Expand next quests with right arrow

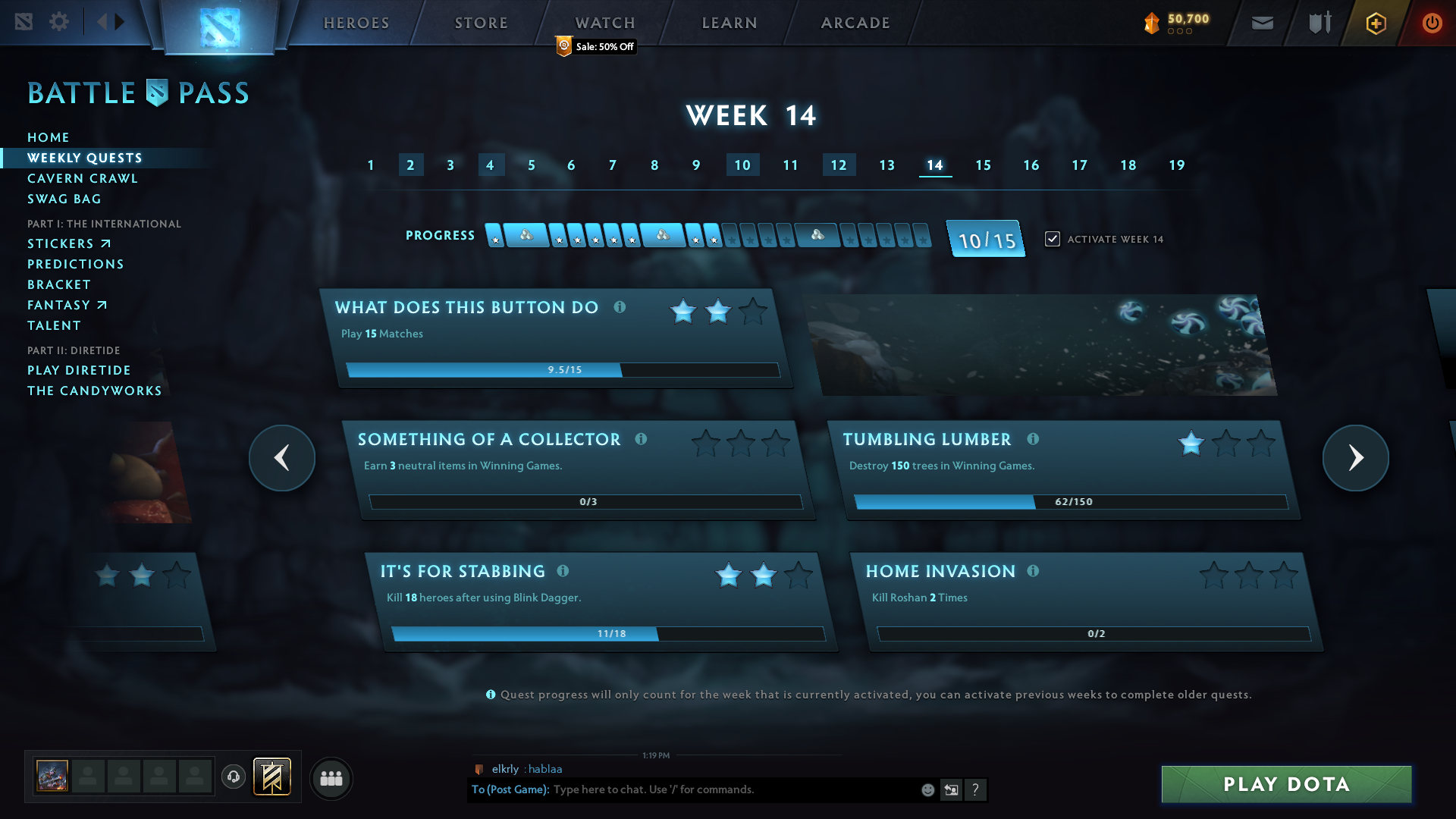(x=1357, y=458)
